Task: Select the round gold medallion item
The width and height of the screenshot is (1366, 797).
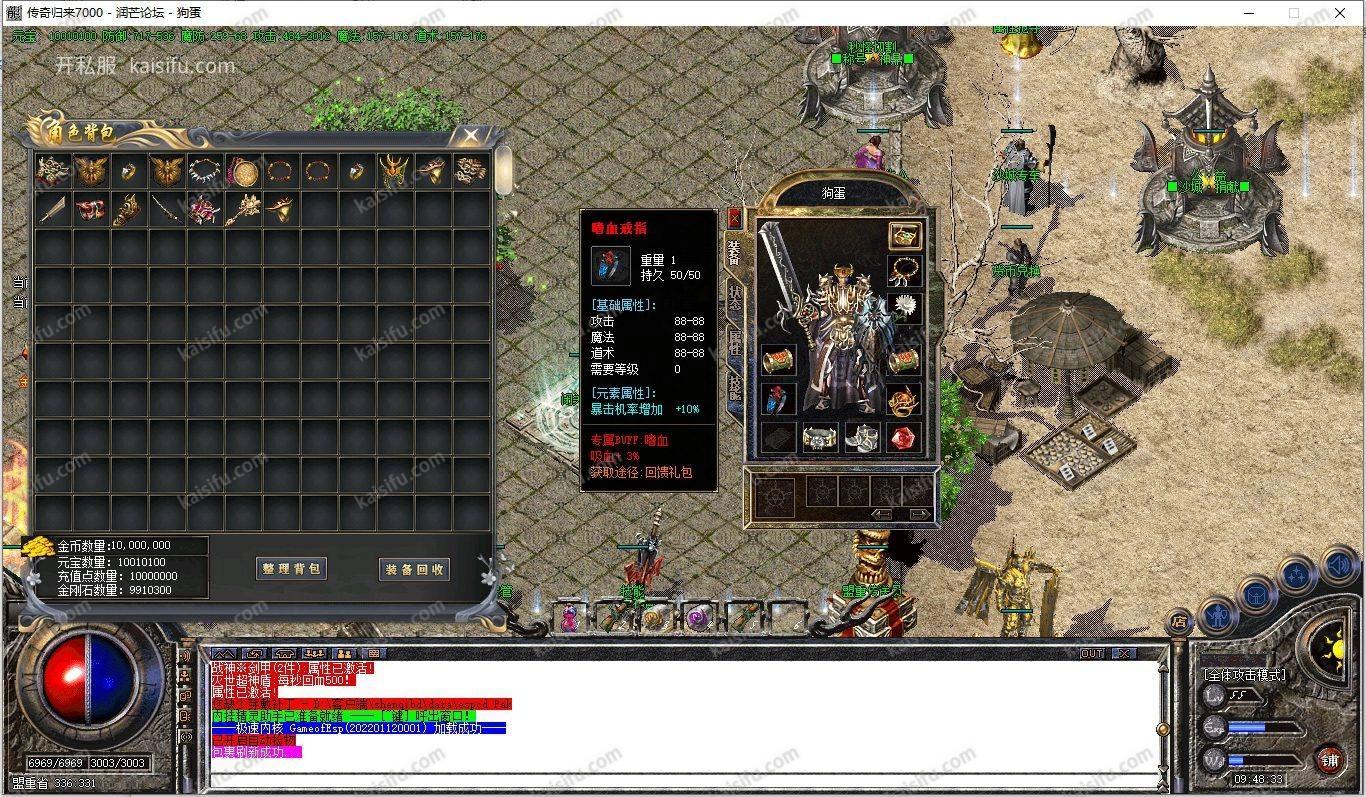Action: point(243,172)
